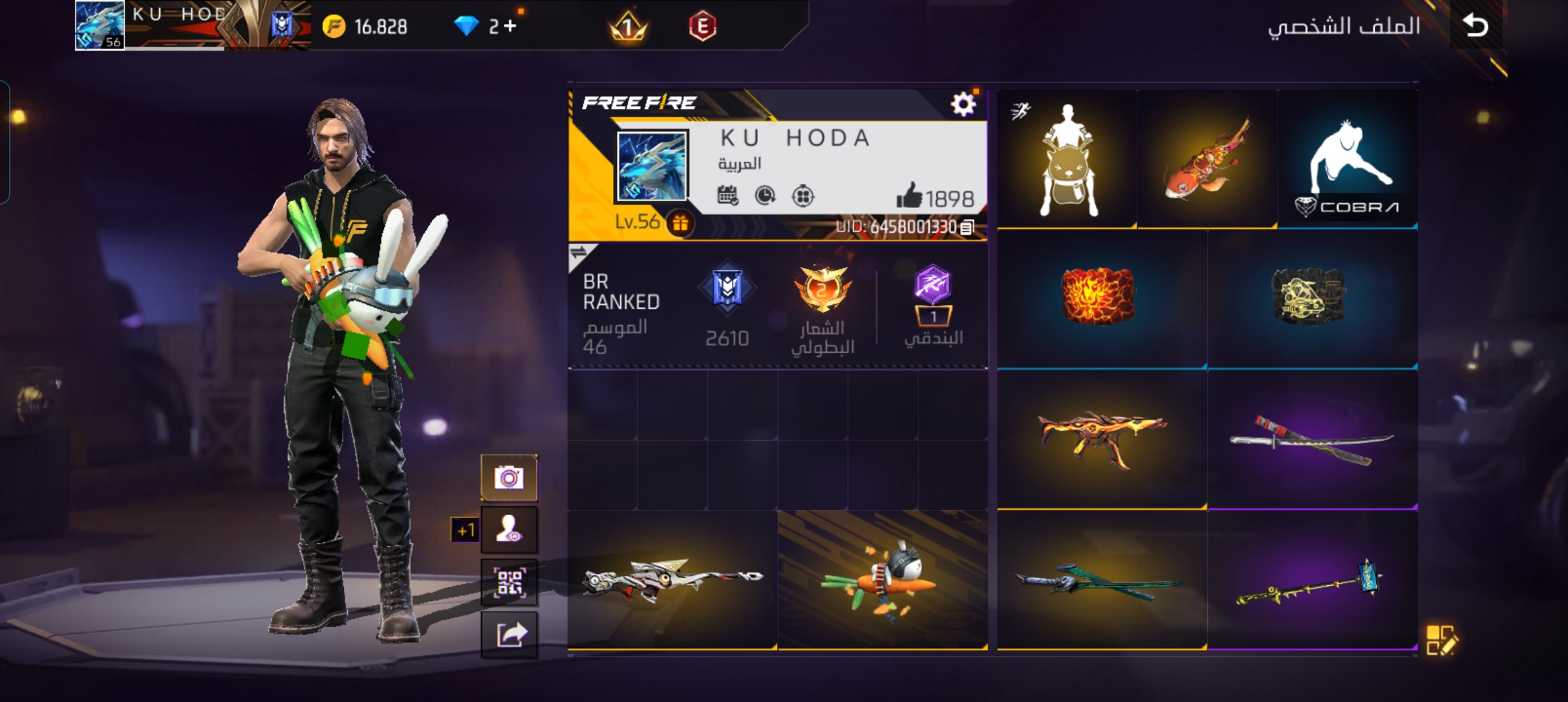Open the camera photo mode
Screen dimensions: 1568x702
509,478
